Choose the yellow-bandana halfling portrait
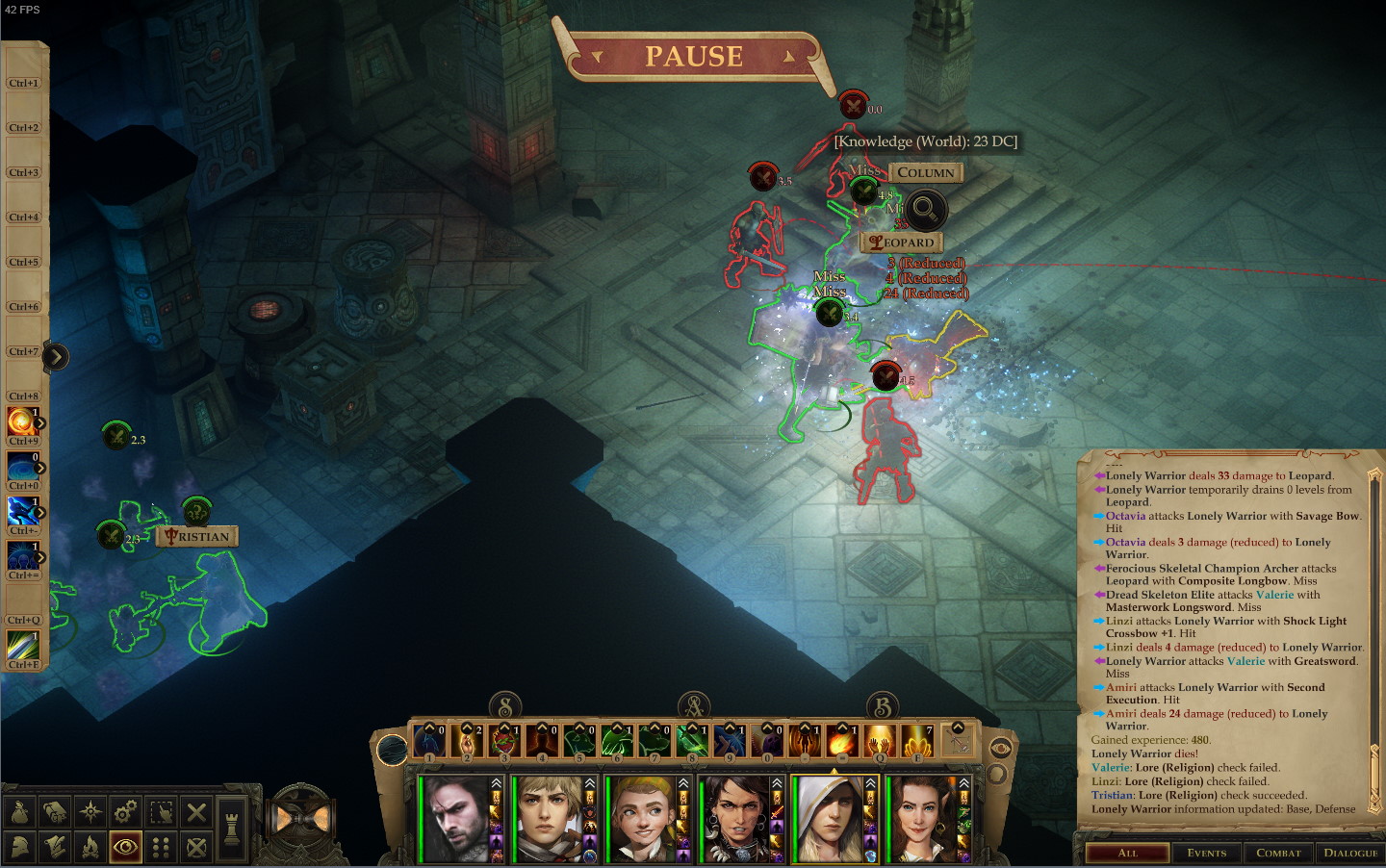The image size is (1386, 868). click(x=639, y=818)
